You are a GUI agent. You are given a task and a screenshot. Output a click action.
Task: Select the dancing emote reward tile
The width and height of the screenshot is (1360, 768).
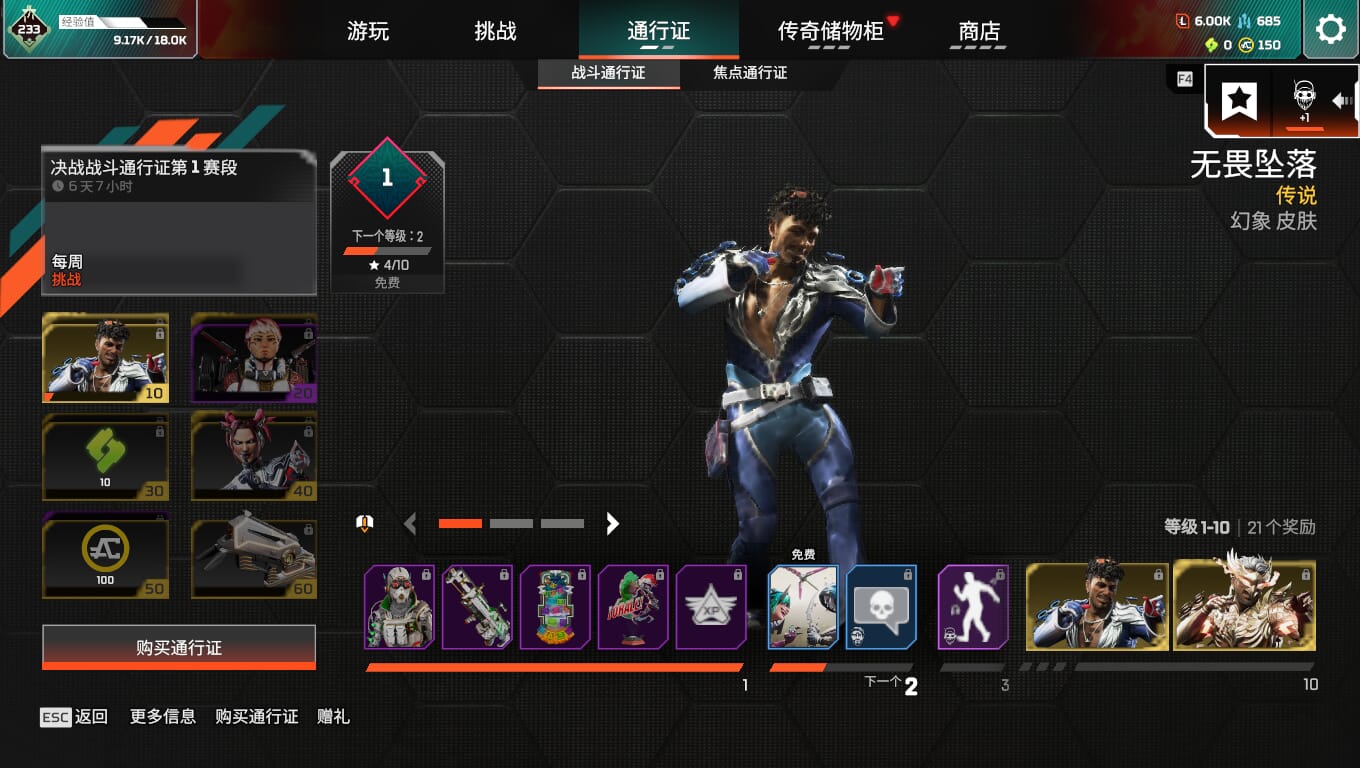pos(973,607)
